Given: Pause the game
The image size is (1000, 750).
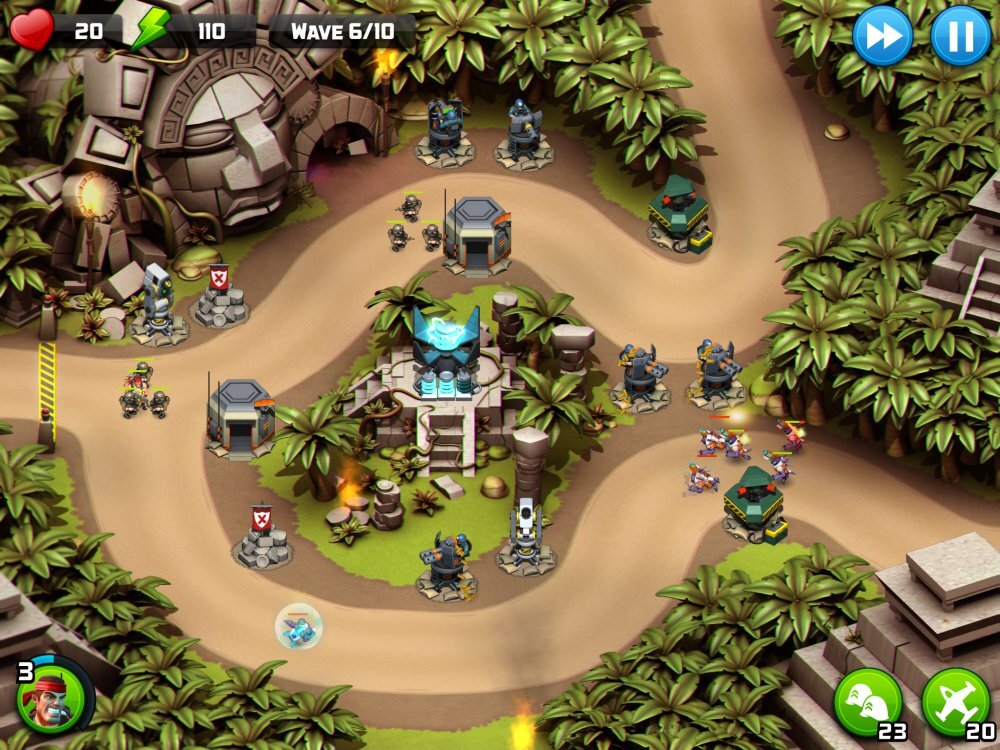Looking at the screenshot, I should [960, 36].
